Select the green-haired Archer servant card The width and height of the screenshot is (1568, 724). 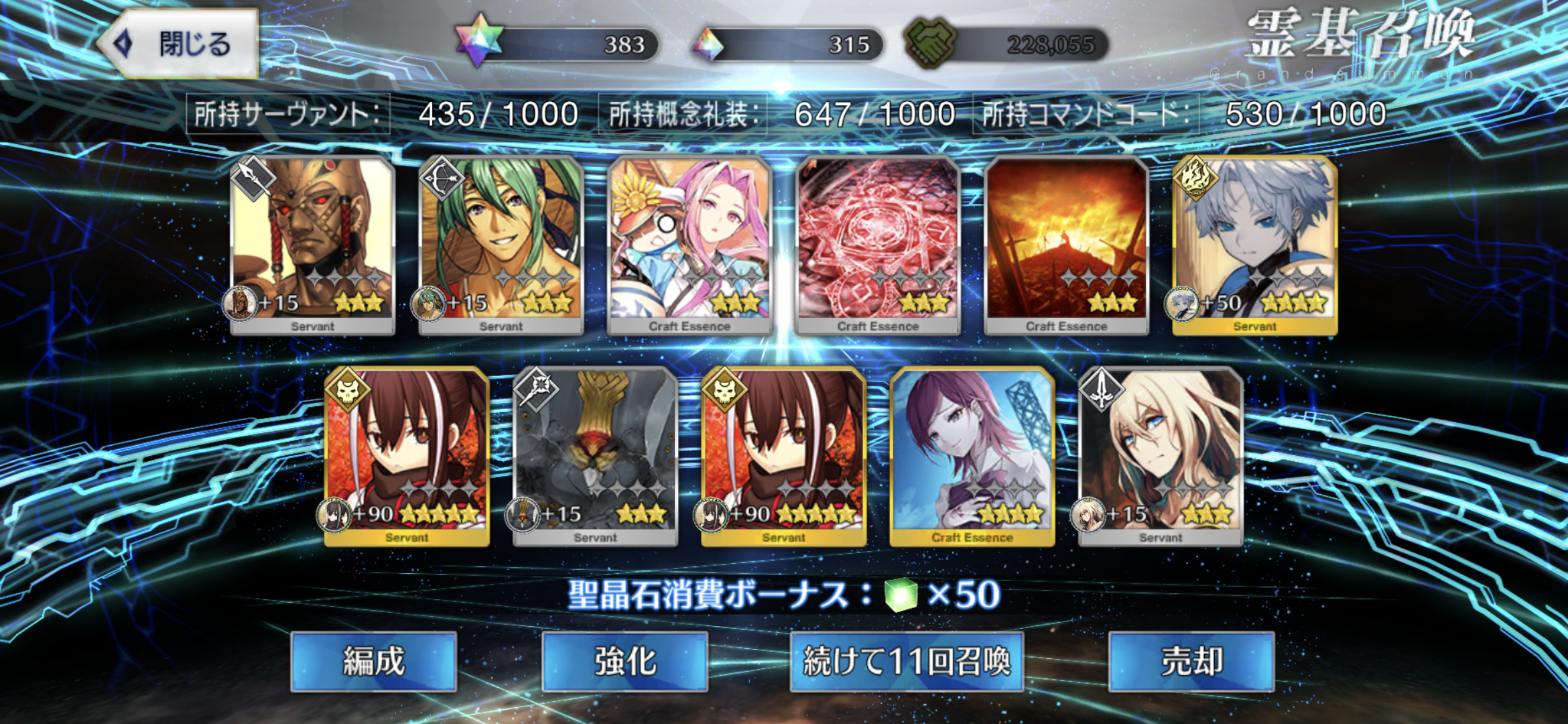(x=501, y=245)
